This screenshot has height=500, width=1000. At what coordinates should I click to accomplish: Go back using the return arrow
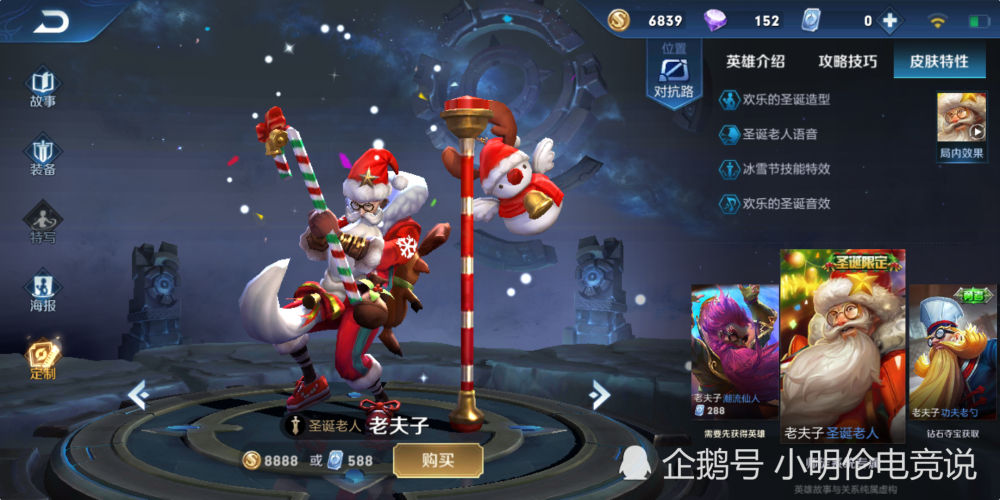tap(50, 21)
